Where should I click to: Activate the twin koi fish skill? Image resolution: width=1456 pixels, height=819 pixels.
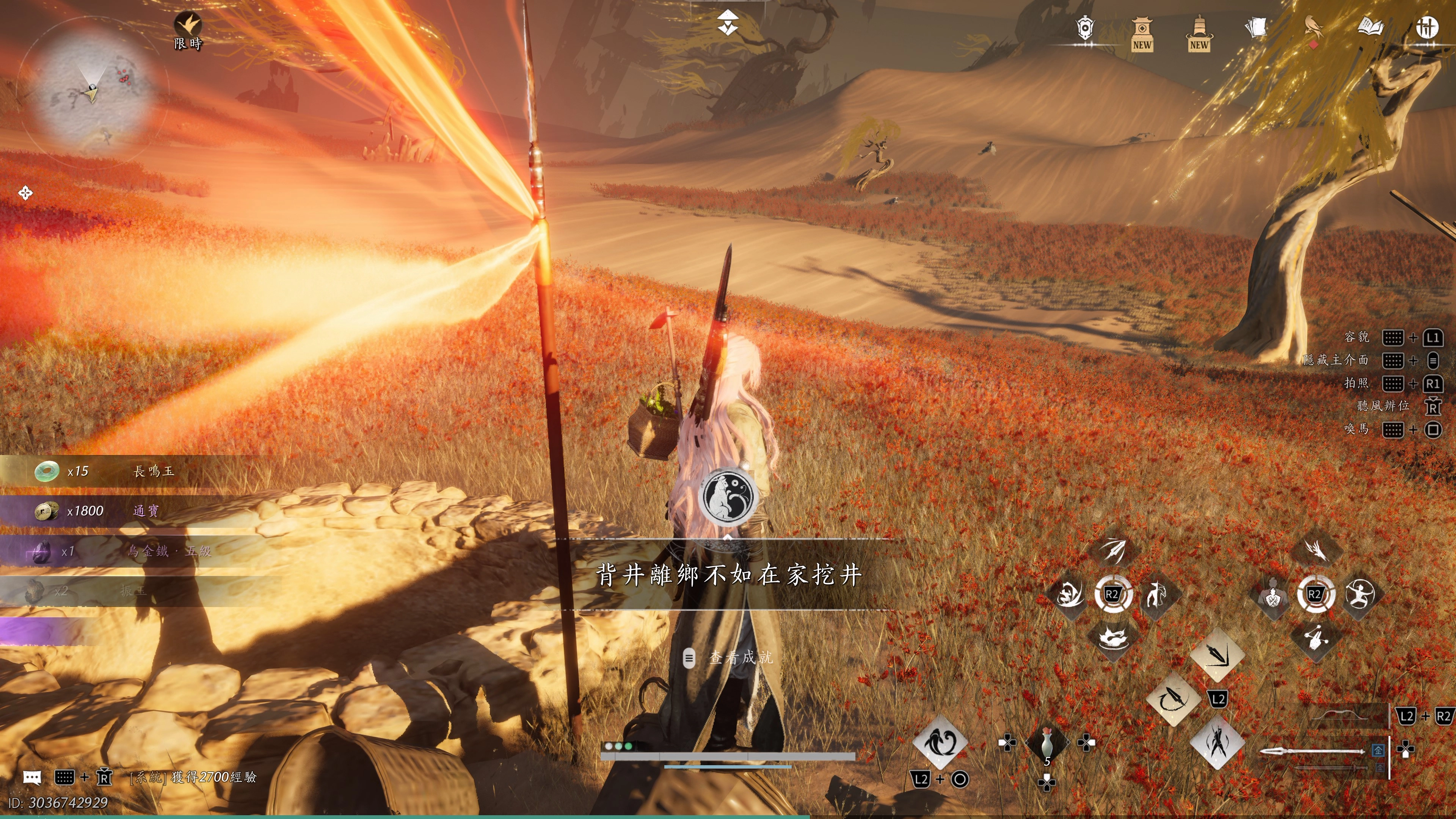940,743
